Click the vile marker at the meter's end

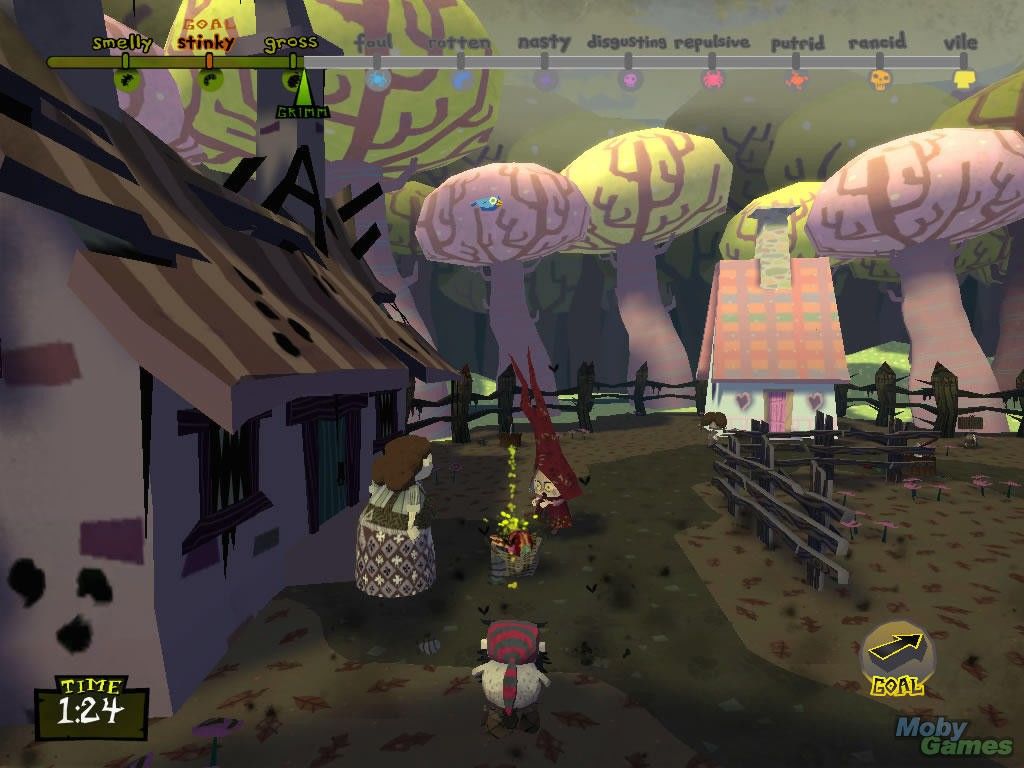pos(963,79)
